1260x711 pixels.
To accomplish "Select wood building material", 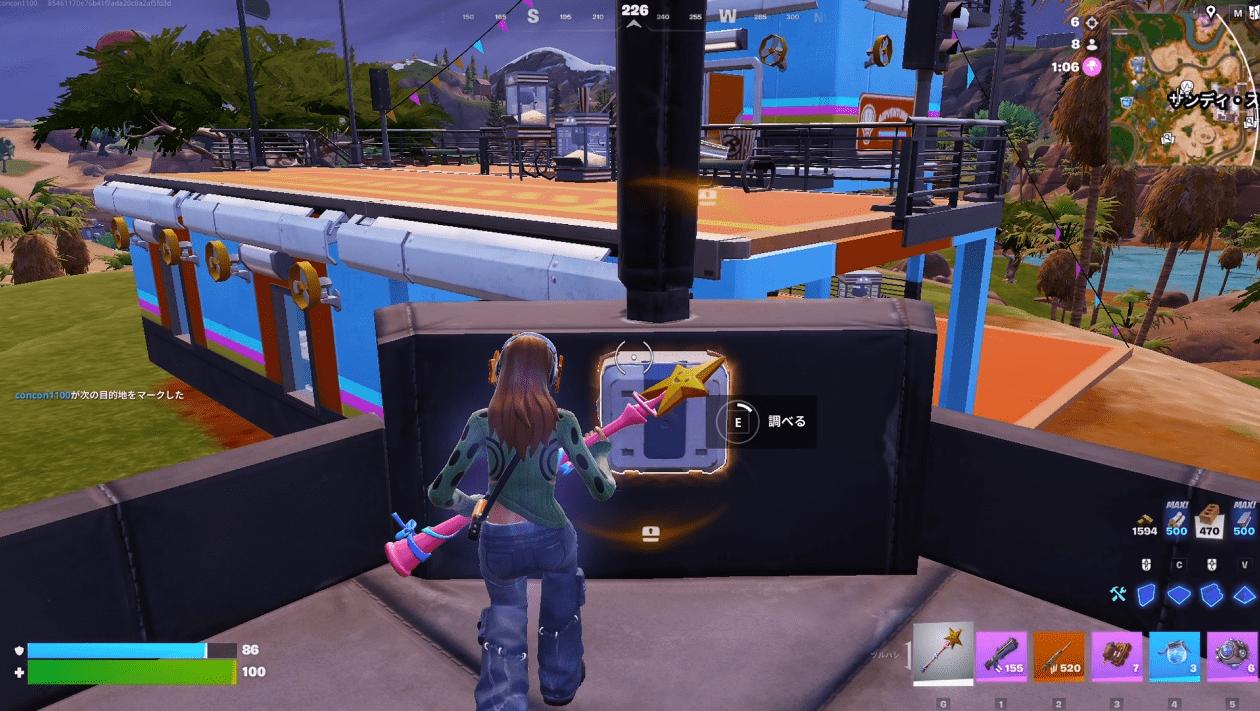I will [x=1176, y=520].
